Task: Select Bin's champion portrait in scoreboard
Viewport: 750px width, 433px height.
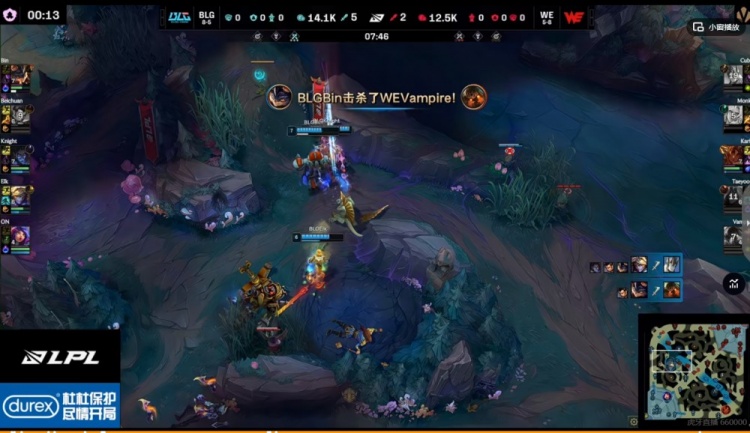Action: click(20, 77)
